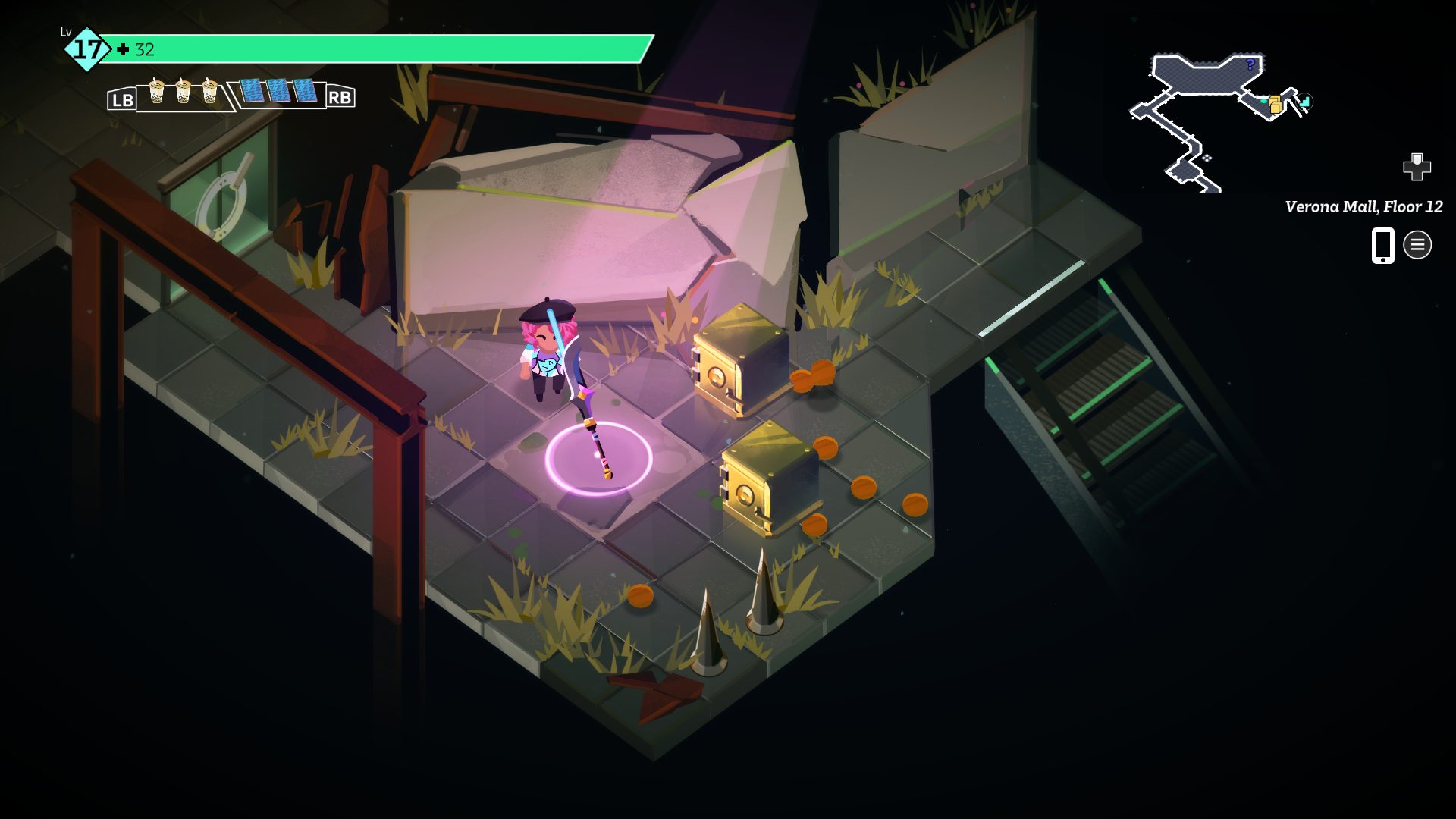
Task: Open the smartphone menu icon
Action: point(1382,245)
